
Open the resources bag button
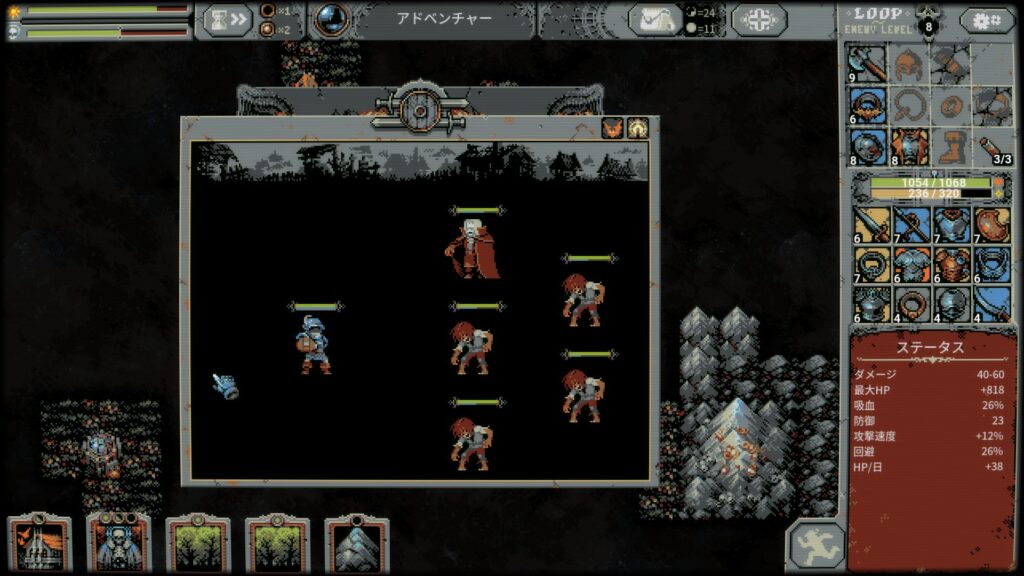[x=656, y=20]
